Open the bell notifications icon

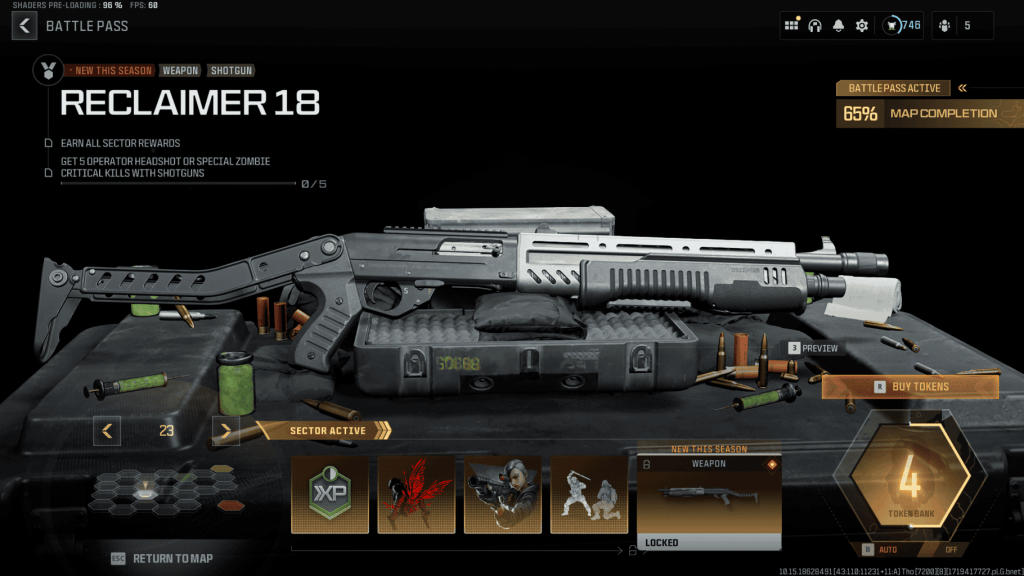click(x=838, y=25)
